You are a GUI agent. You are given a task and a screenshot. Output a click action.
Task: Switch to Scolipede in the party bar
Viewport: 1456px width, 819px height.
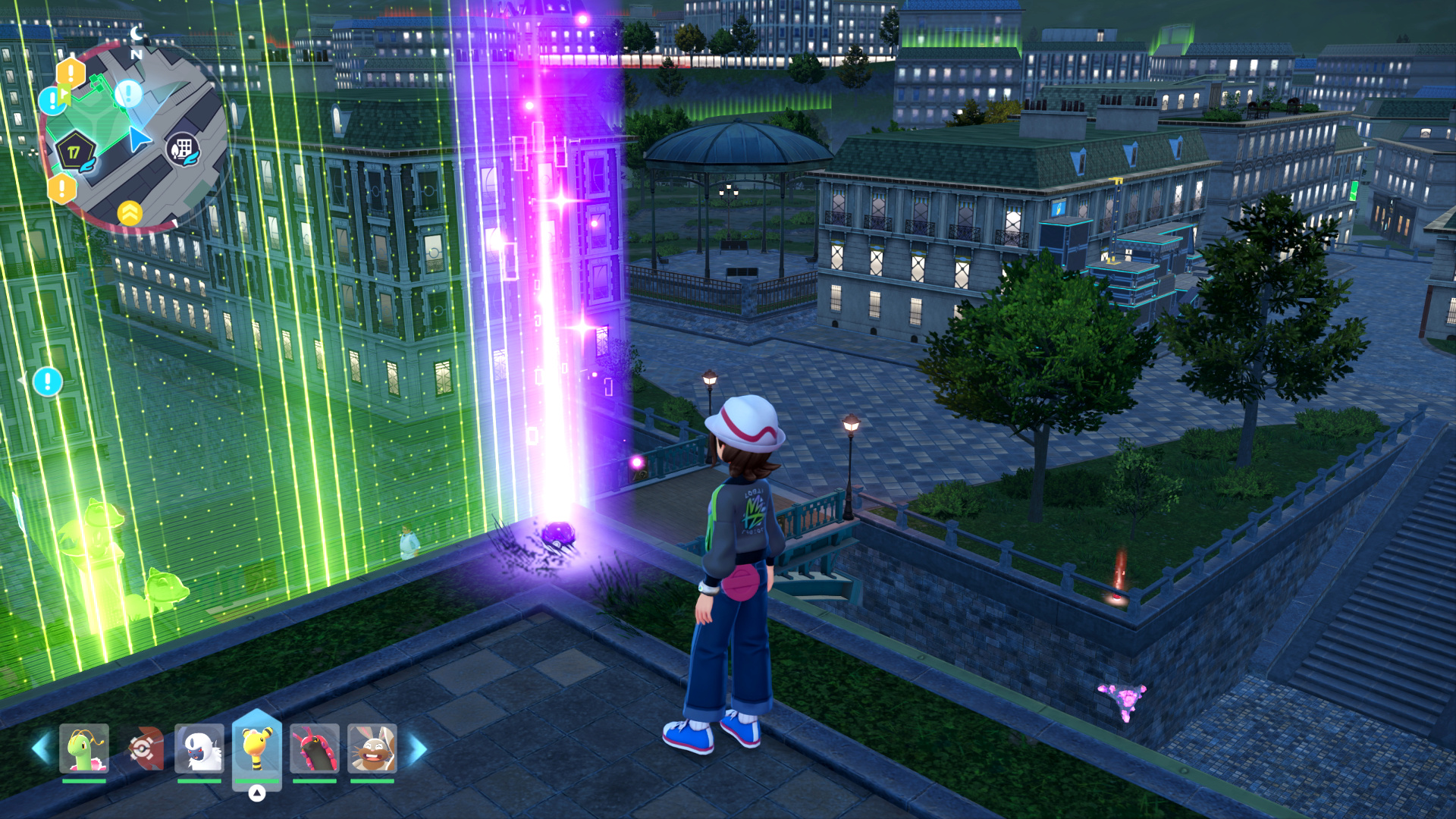[314, 748]
